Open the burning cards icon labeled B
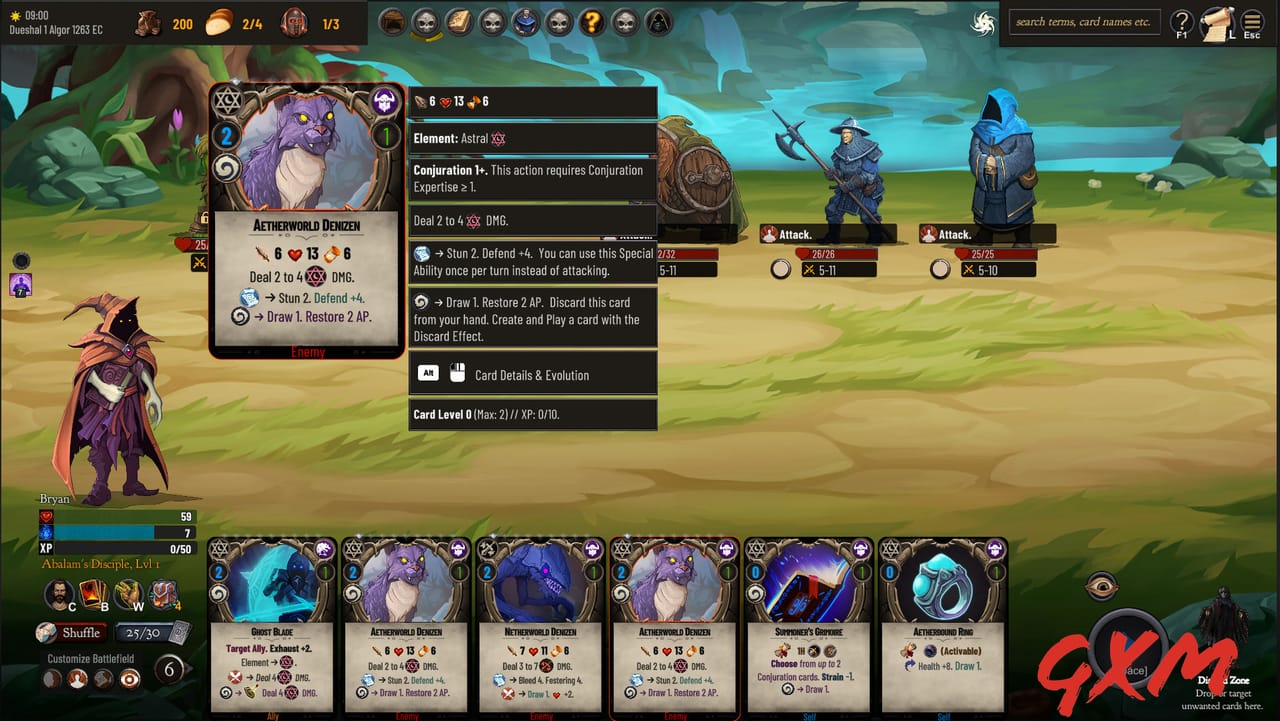1280x721 pixels. tap(90, 593)
